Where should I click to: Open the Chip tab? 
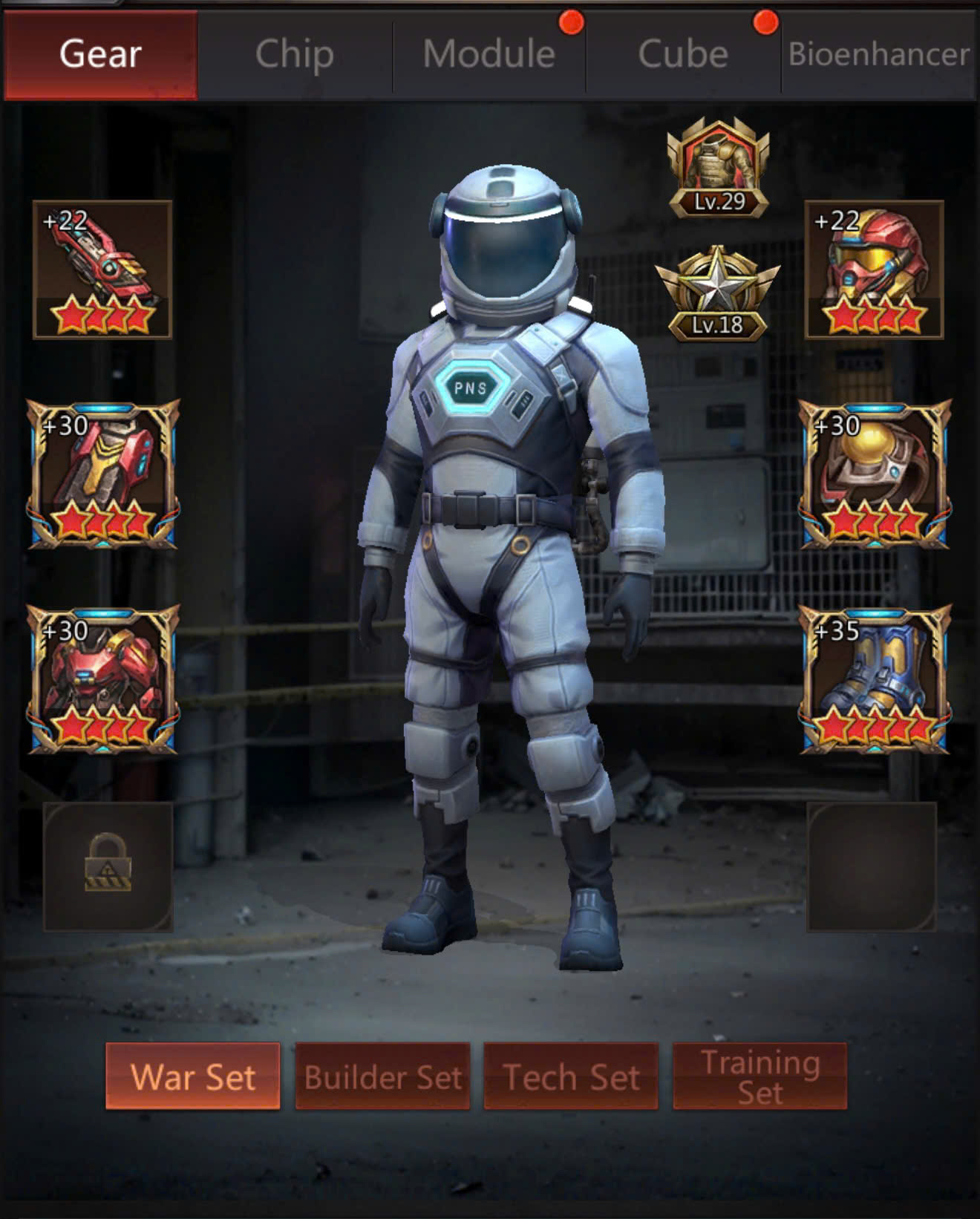(x=294, y=54)
